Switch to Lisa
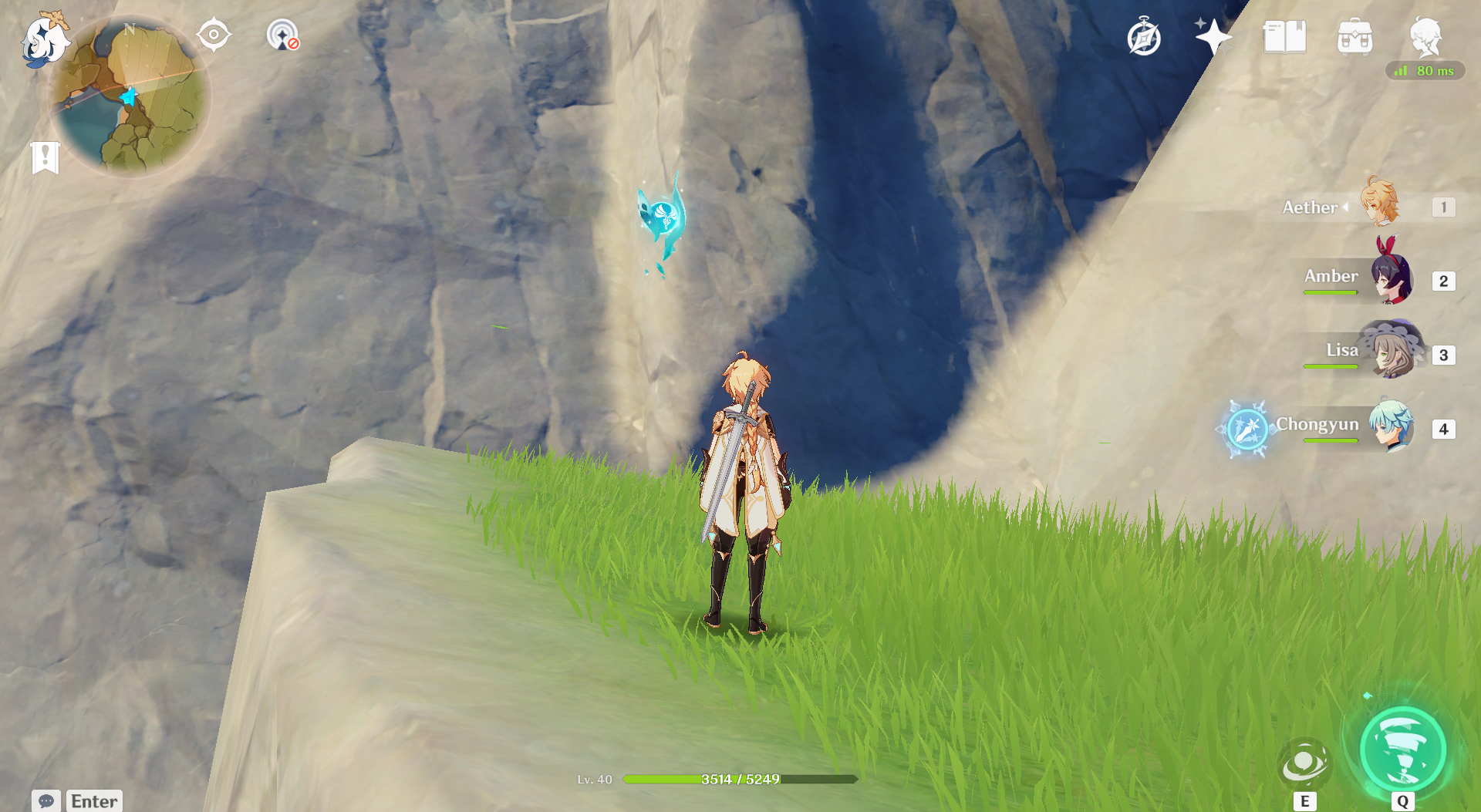Viewport: 1481px width, 812px height. point(1391,352)
